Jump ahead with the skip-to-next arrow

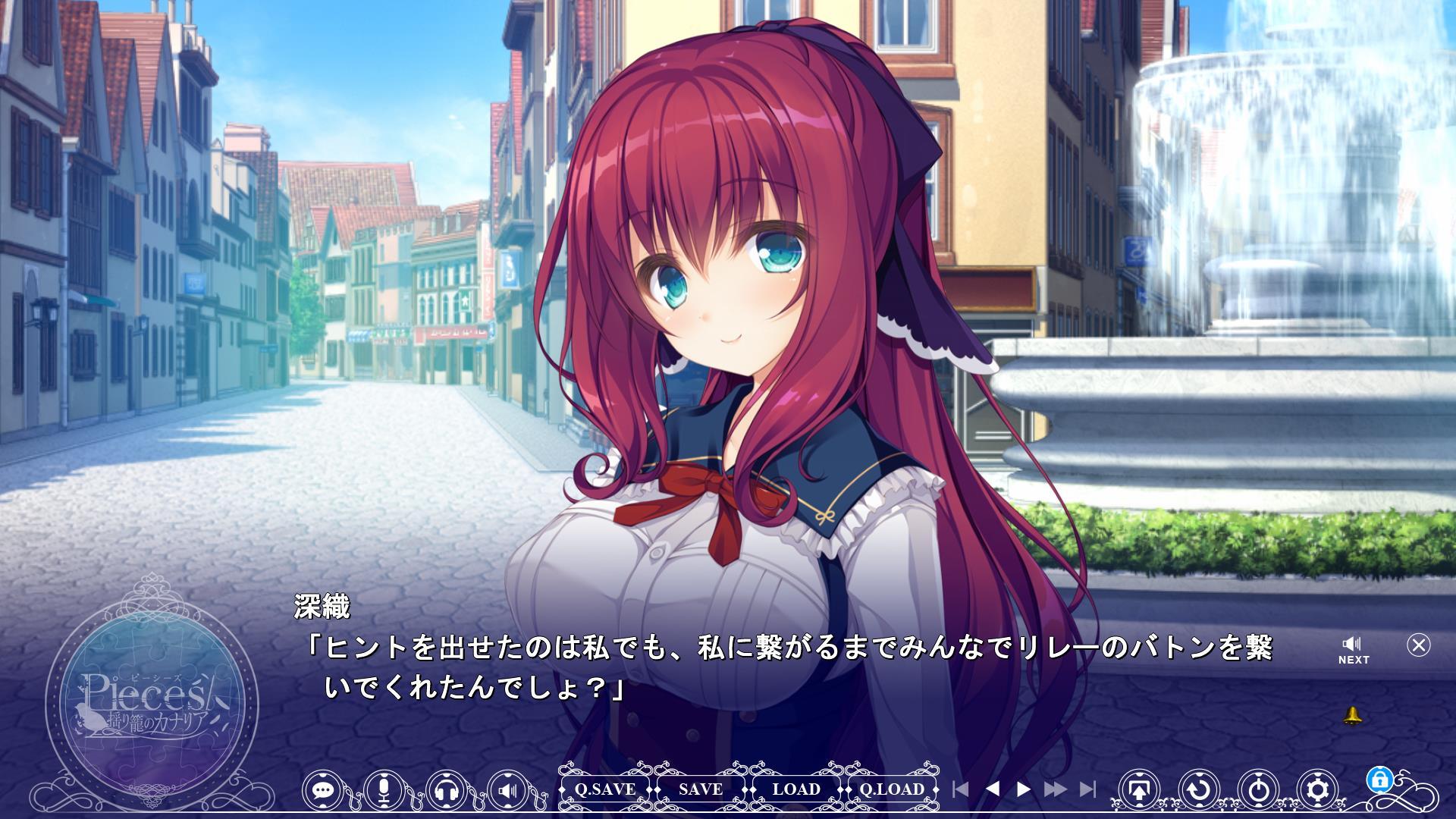[x=1087, y=789]
